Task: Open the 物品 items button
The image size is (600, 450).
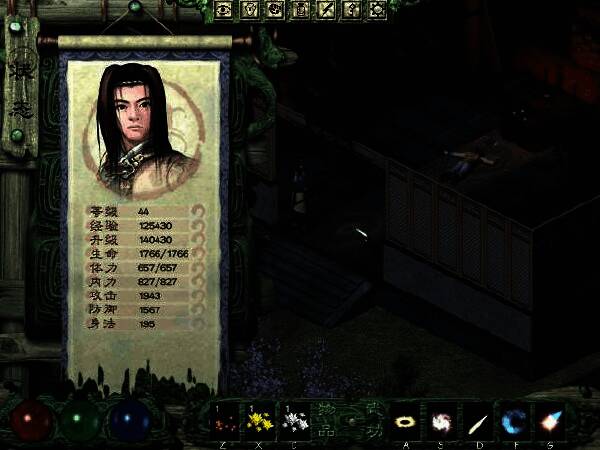Action: [325, 421]
